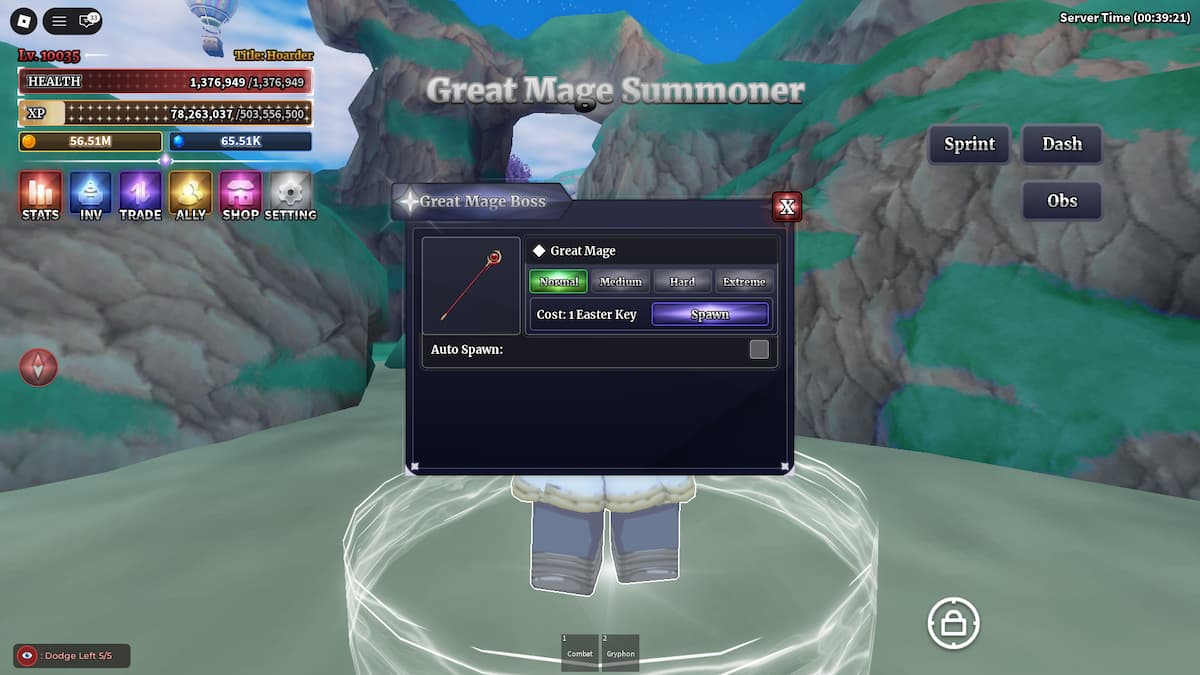Select Normal difficulty
1200x675 pixels.
point(558,281)
